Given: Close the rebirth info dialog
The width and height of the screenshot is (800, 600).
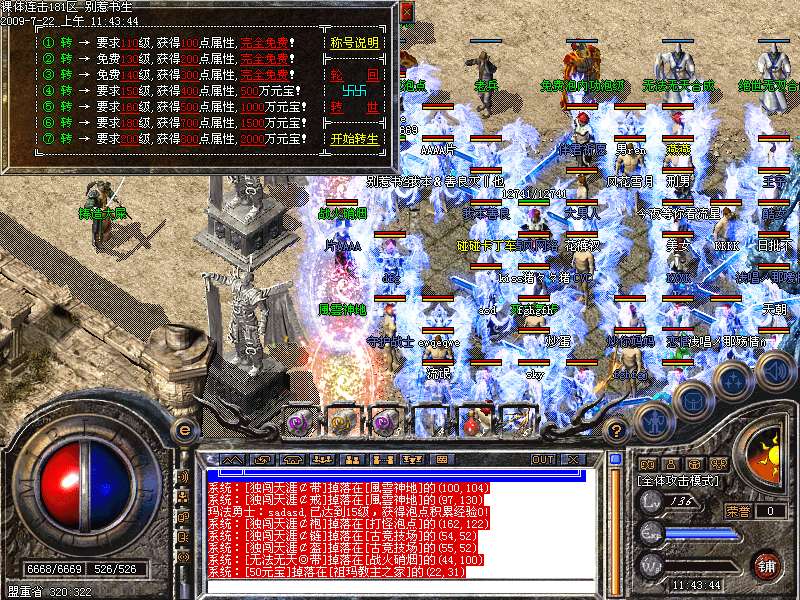Looking at the screenshot, I should pyautogui.click(x=405, y=12).
